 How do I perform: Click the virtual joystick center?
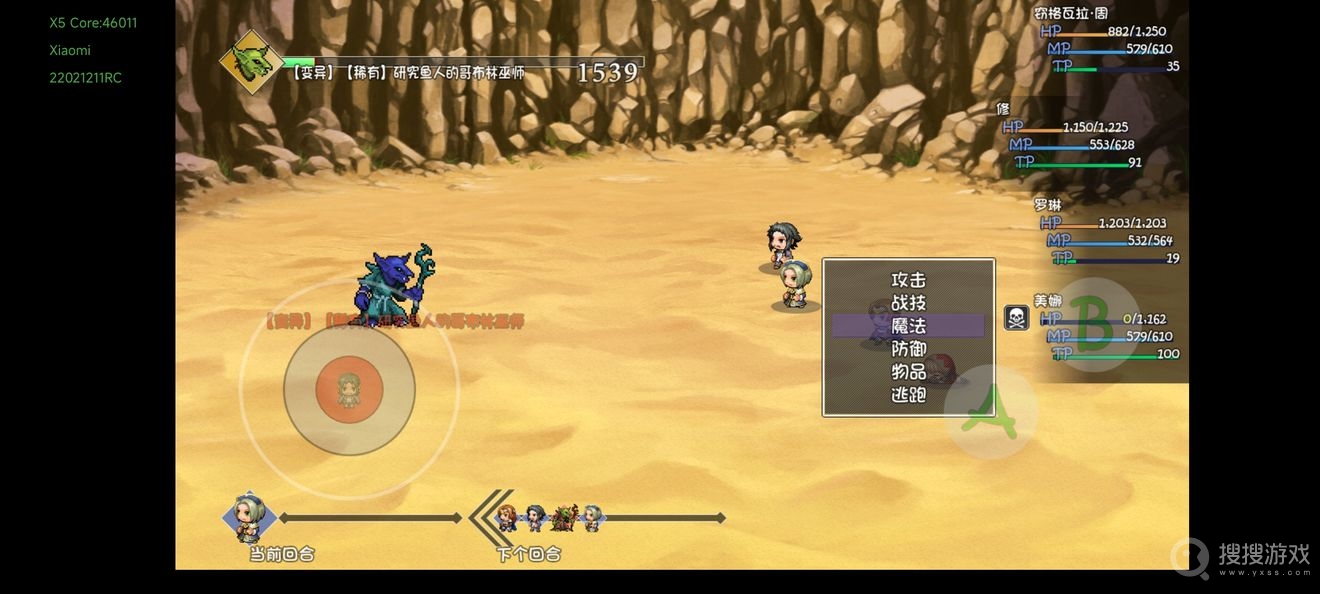pos(349,389)
